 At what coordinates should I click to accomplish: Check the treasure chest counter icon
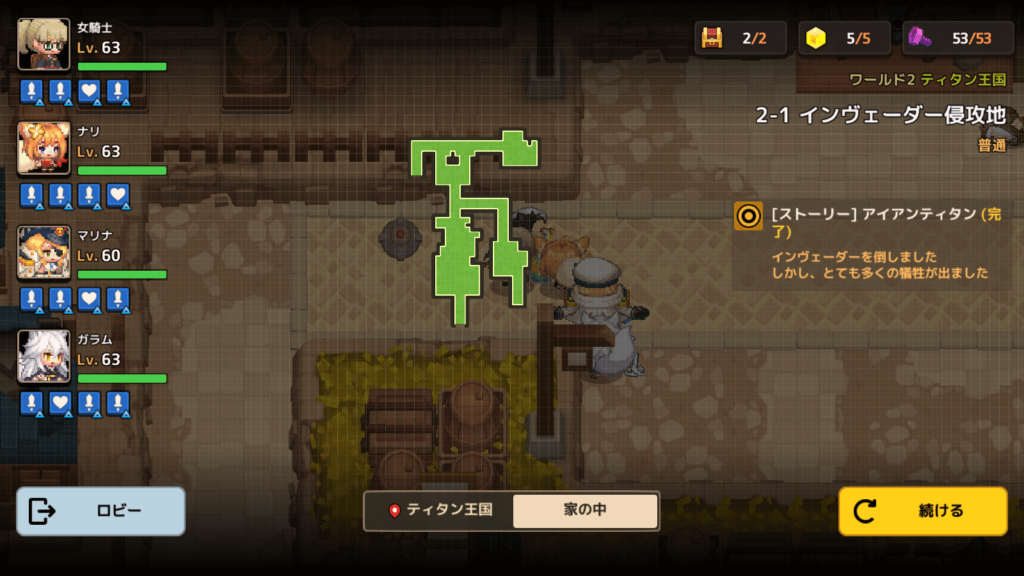(712, 38)
